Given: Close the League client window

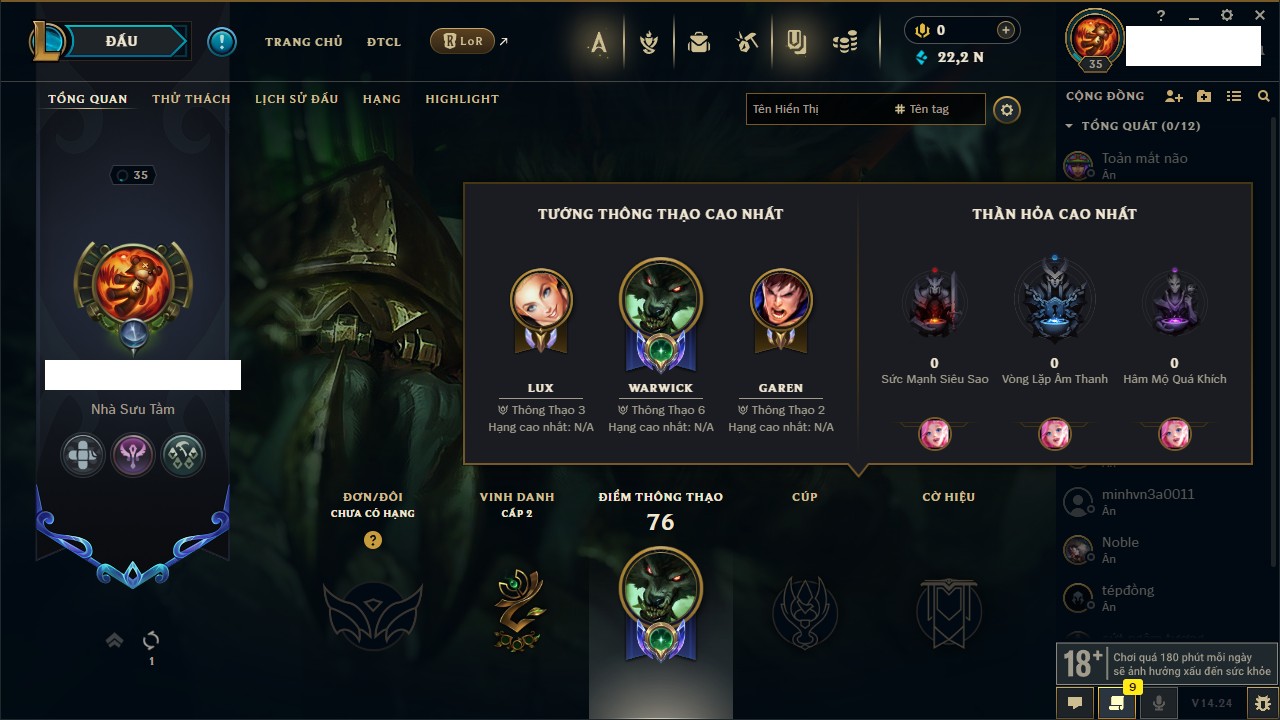Looking at the screenshot, I should click(1259, 15).
